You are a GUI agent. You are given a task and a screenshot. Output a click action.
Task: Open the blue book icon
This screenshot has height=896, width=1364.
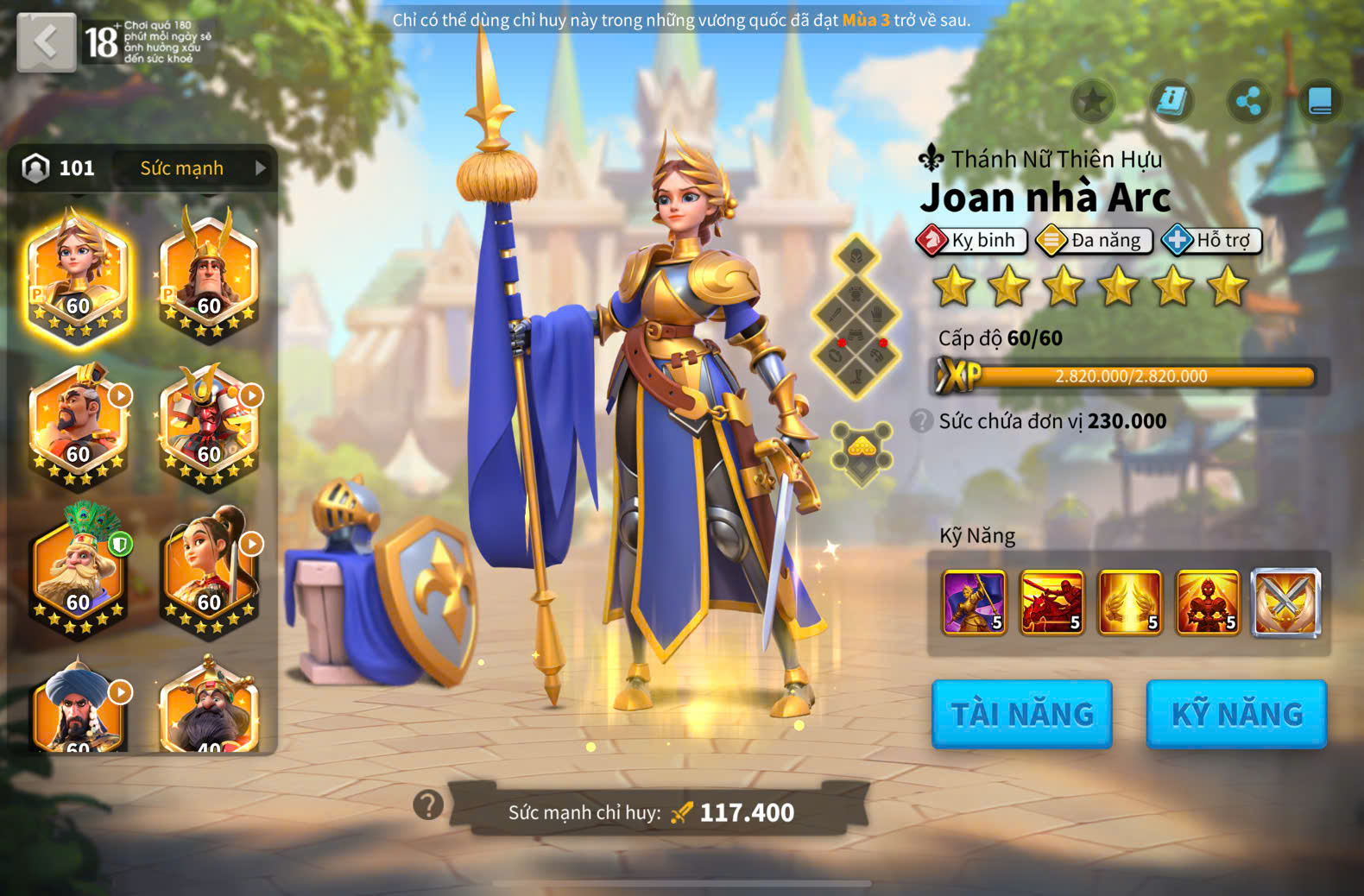click(x=1321, y=102)
